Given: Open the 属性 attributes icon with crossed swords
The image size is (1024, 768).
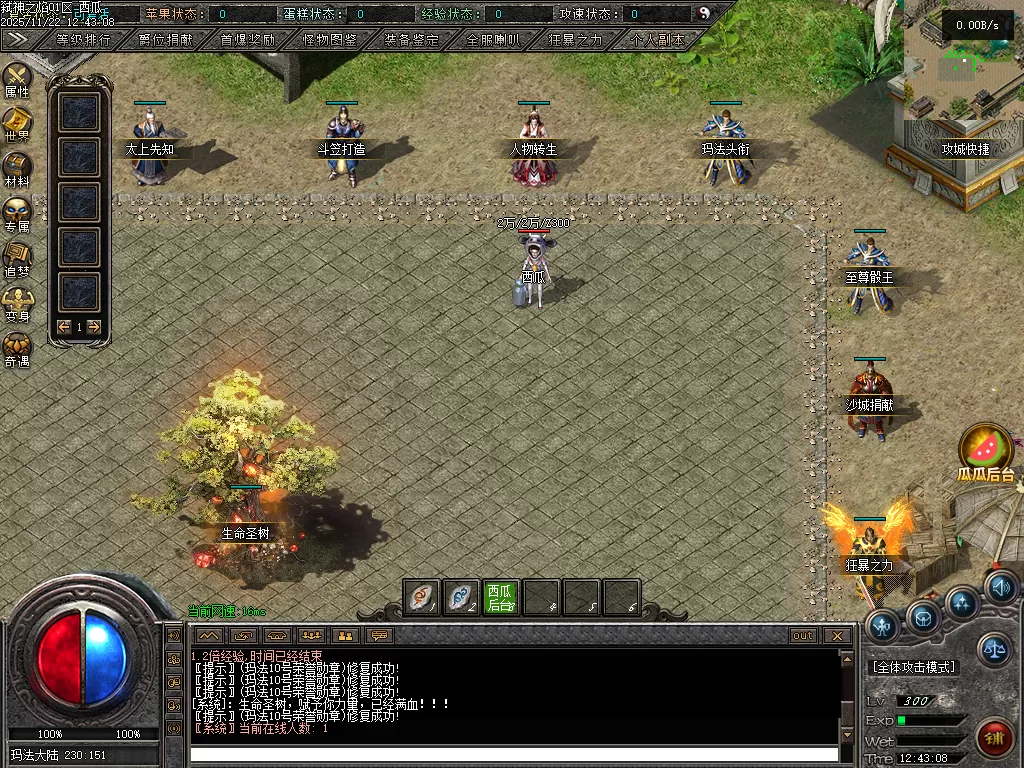Looking at the screenshot, I should click(17, 79).
